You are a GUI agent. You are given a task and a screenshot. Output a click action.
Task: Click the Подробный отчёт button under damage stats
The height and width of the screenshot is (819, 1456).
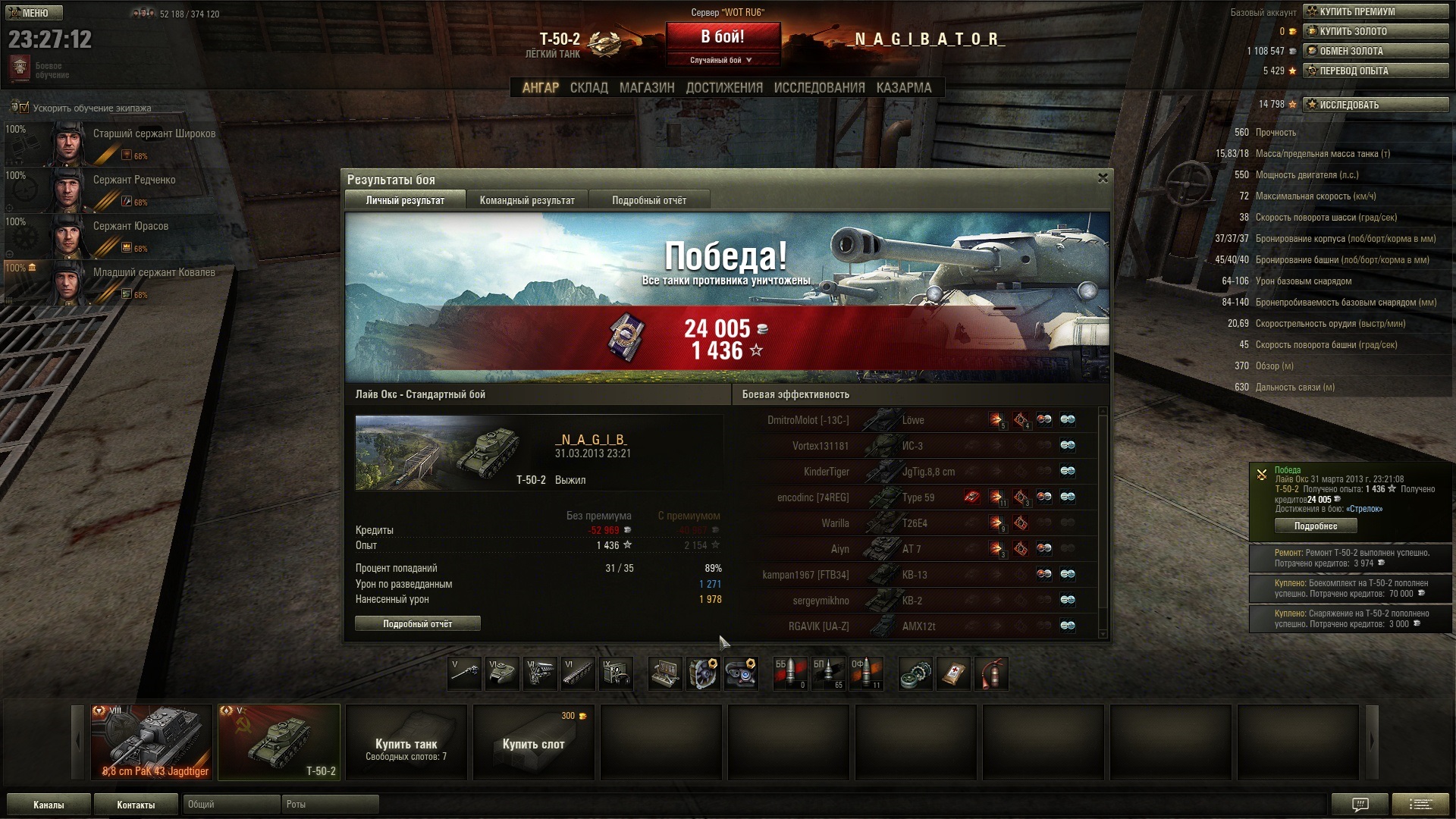coord(417,623)
